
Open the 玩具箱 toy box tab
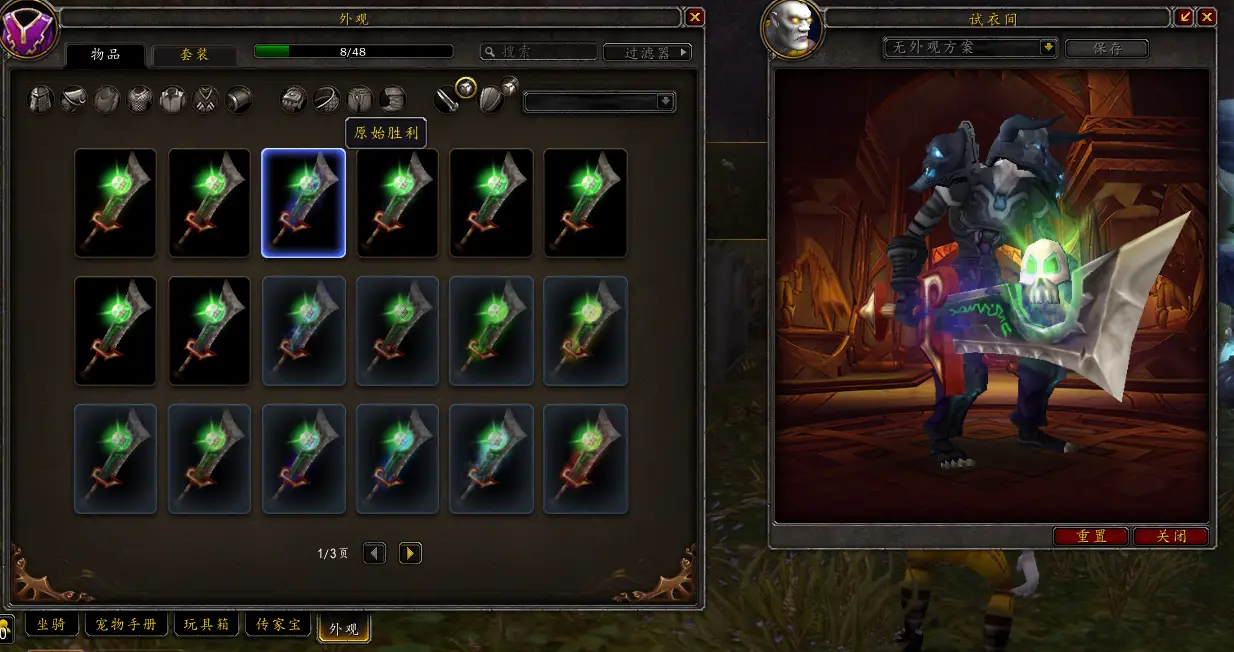[x=207, y=625]
